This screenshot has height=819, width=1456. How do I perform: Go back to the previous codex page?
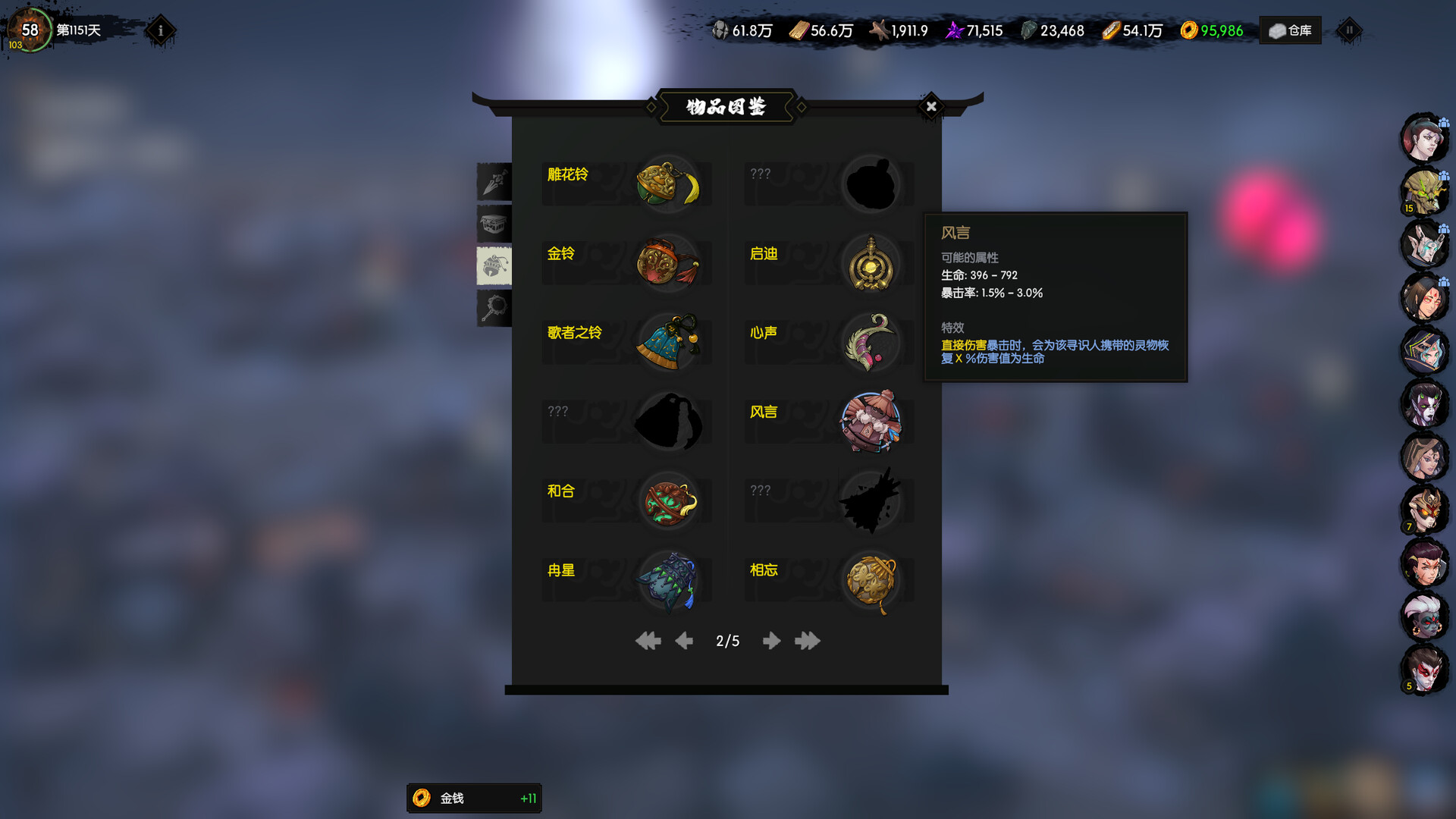click(x=683, y=641)
